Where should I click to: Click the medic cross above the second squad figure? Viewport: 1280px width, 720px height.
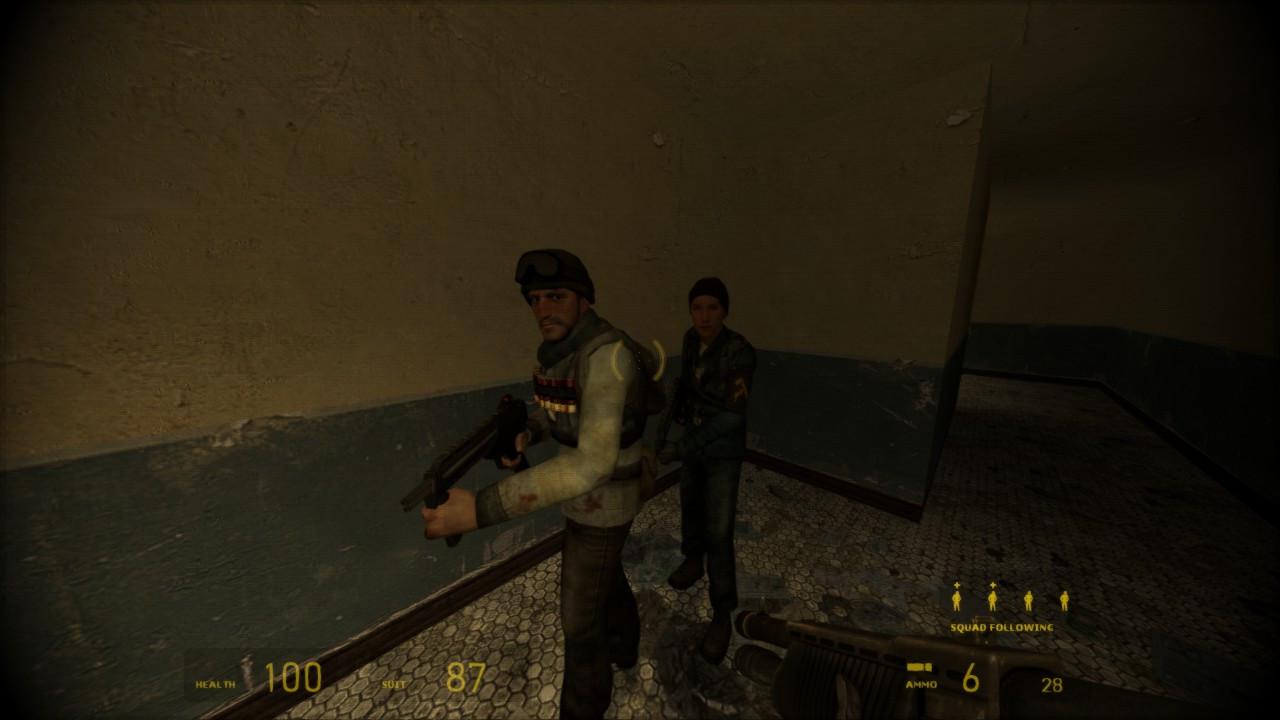993,585
